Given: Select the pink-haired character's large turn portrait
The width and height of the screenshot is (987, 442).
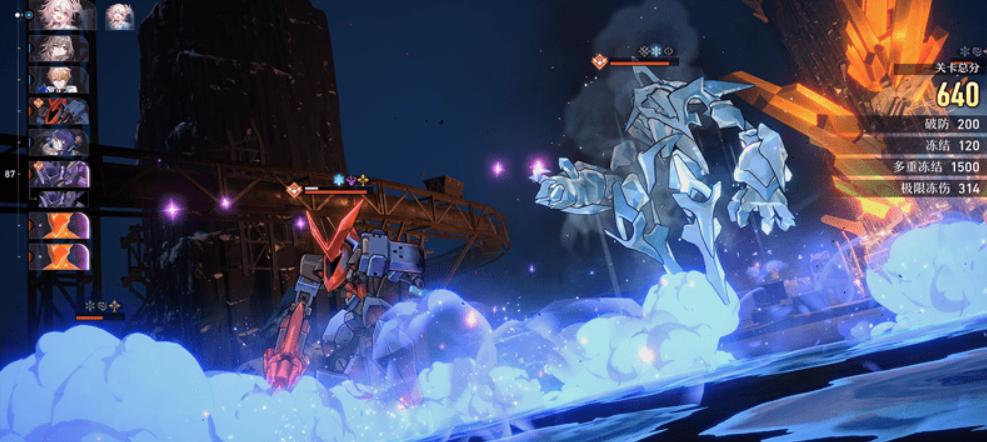Looking at the screenshot, I should (62, 15).
